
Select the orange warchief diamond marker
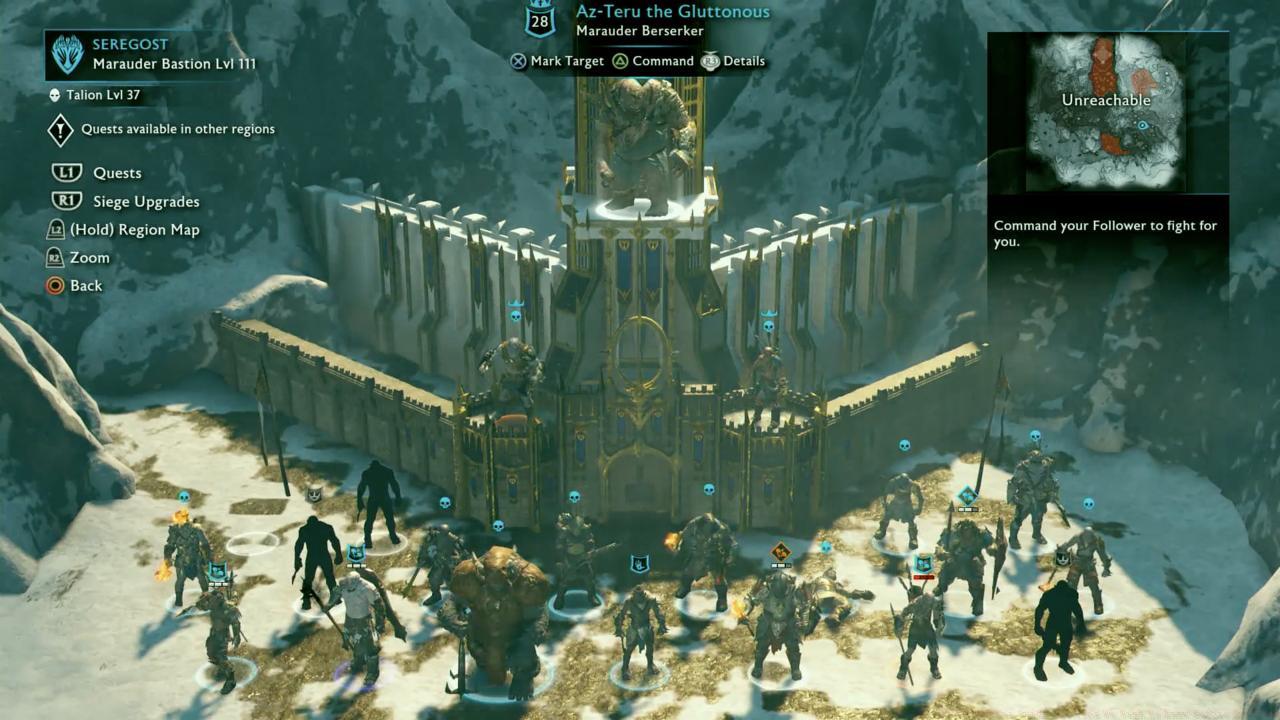click(x=780, y=552)
